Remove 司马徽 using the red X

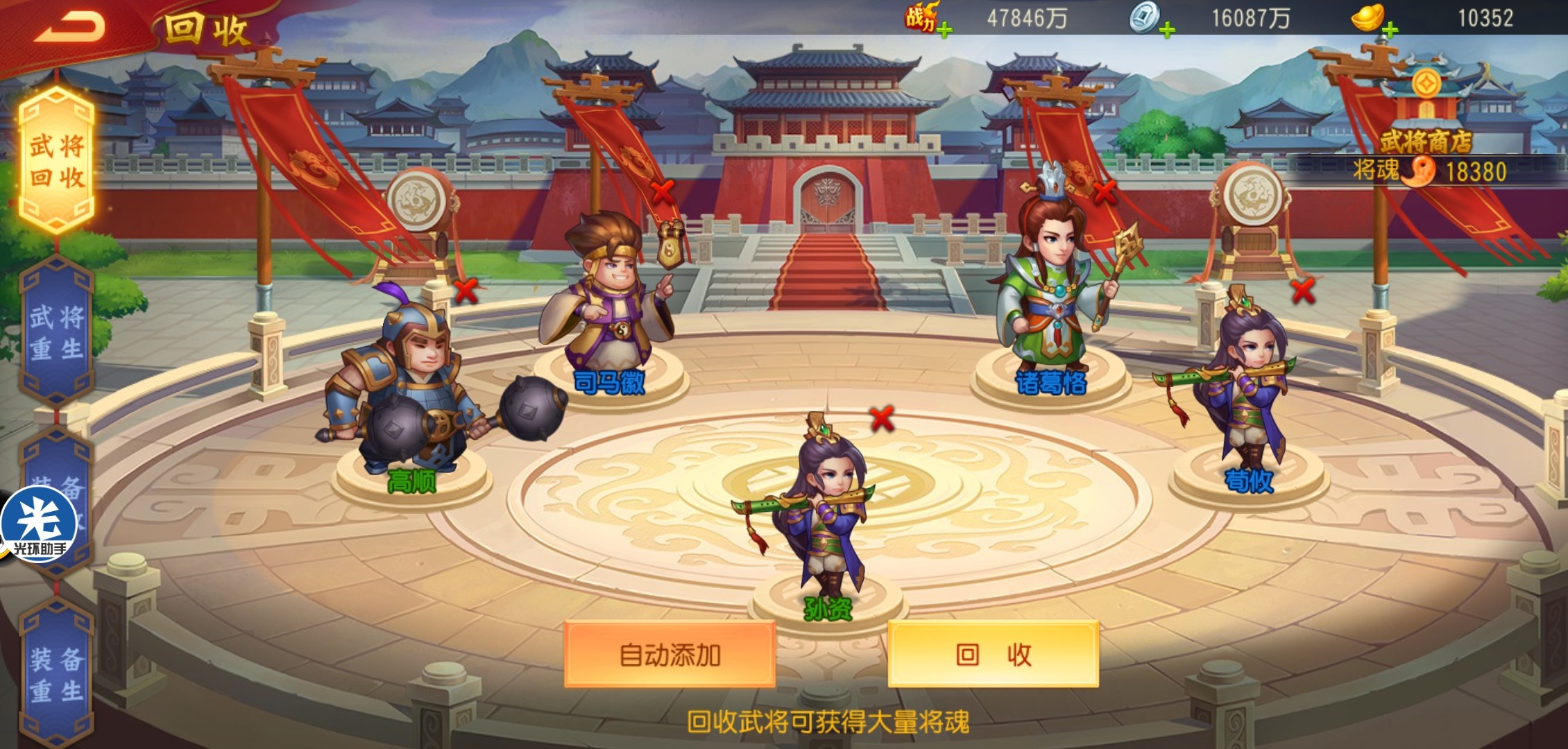[663, 192]
